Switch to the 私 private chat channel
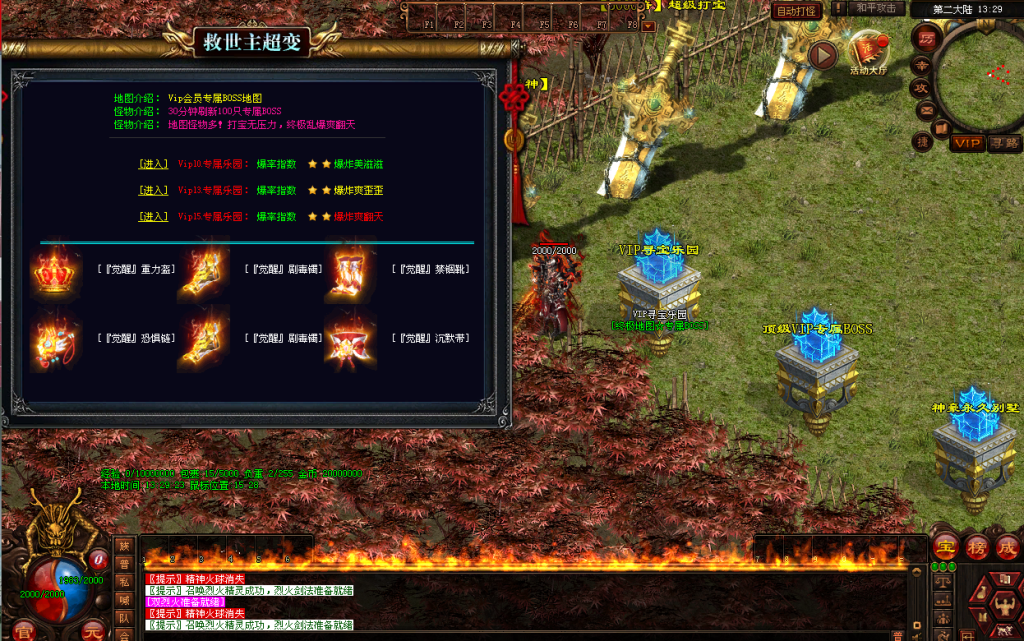The image size is (1024, 641). (125, 582)
